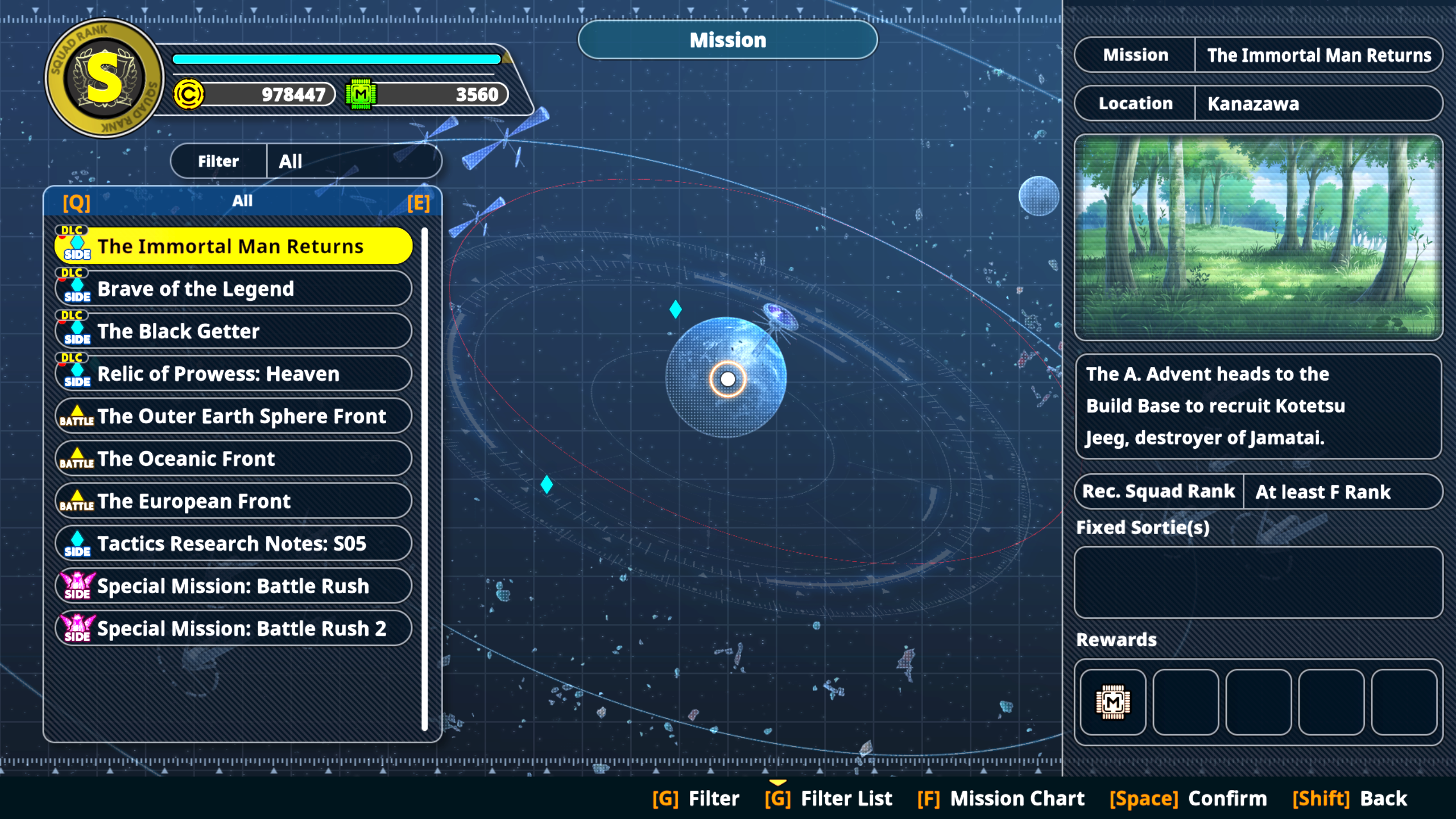
Task: Choose Brave of the Legend mission
Action: [233, 289]
